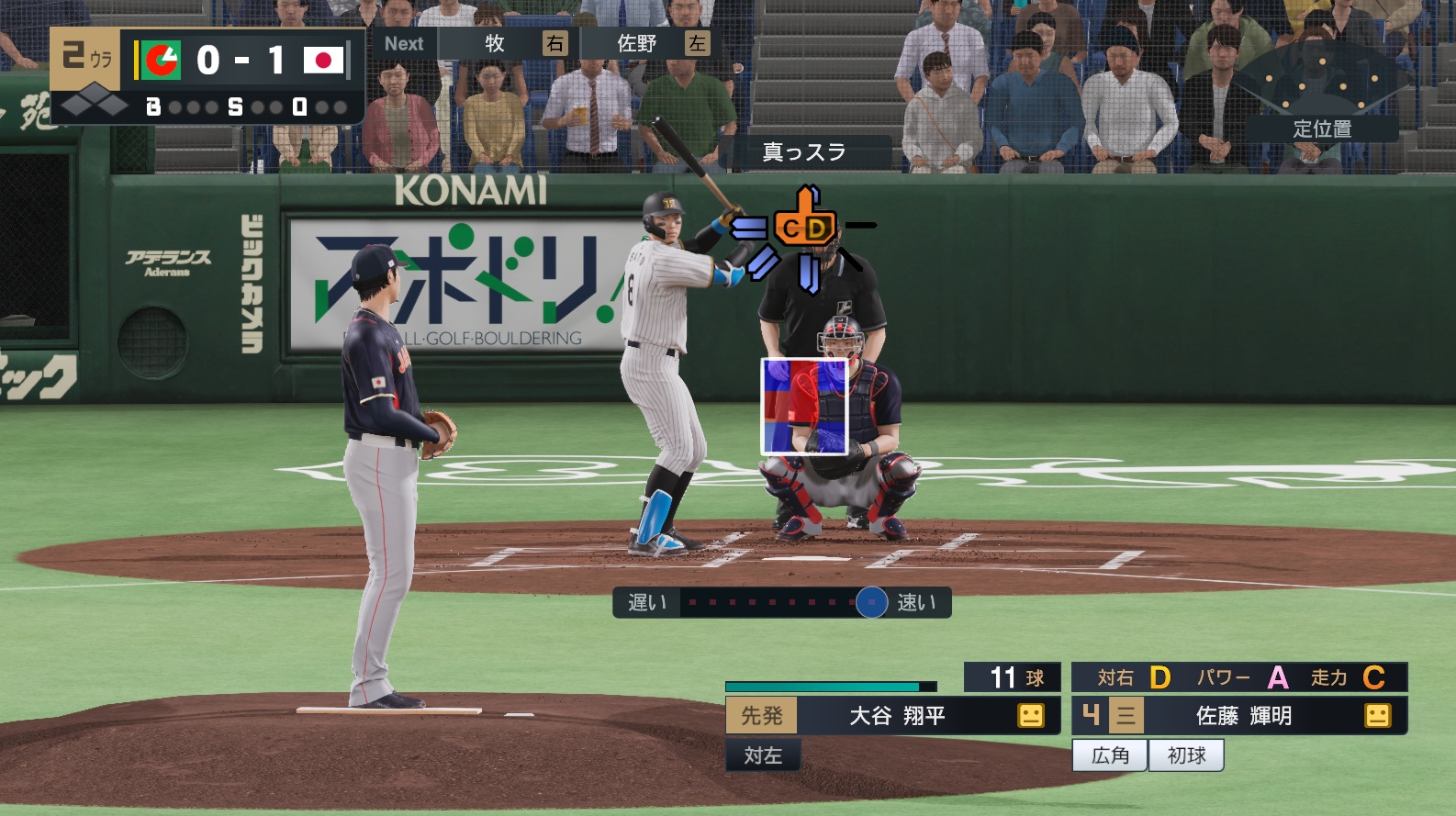Choose the blue left-pointing pitch arrow
Image resolution: width=1456 pixels, height=816 pixels.
pyautogui.click(x=749, y=228)
